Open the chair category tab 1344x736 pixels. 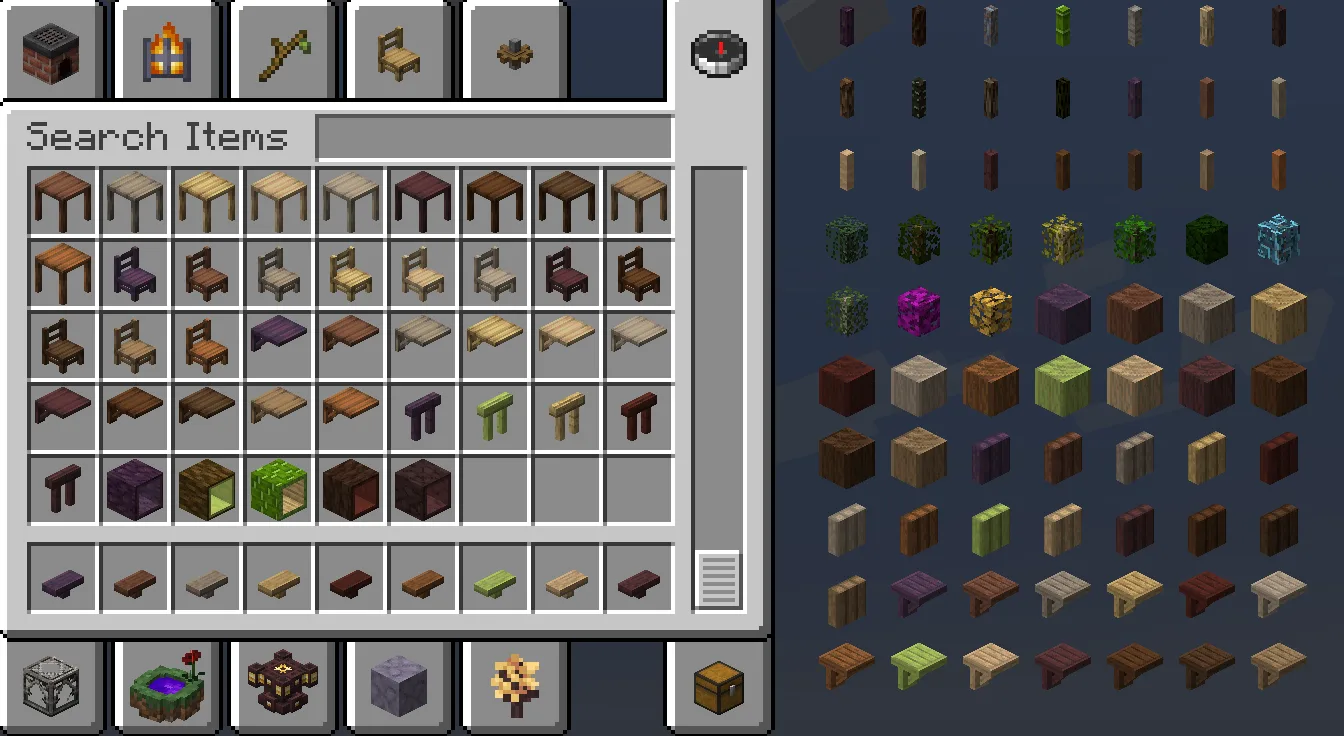click(x=399, y=50)
